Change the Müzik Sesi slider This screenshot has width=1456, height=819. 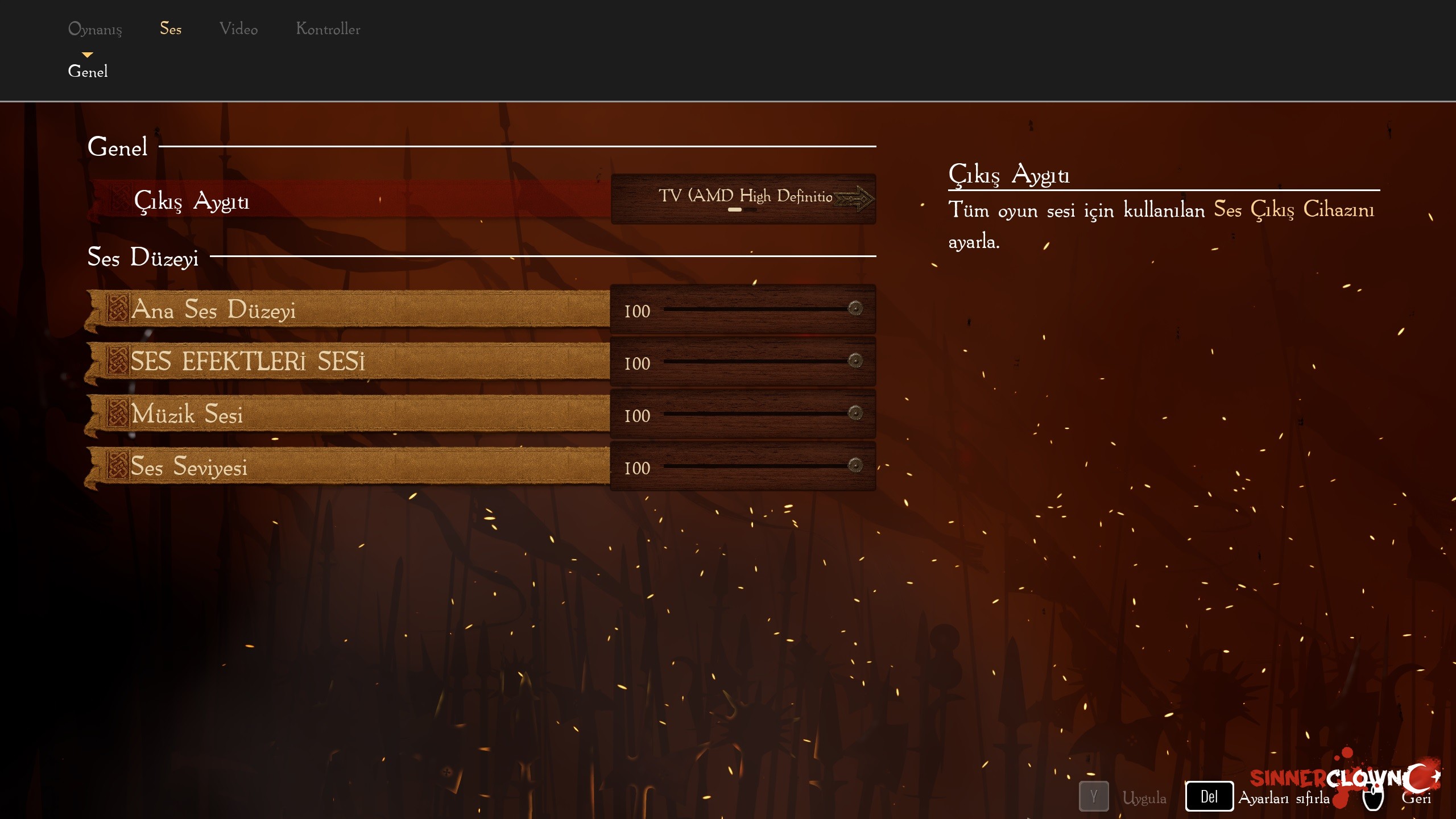855,413
